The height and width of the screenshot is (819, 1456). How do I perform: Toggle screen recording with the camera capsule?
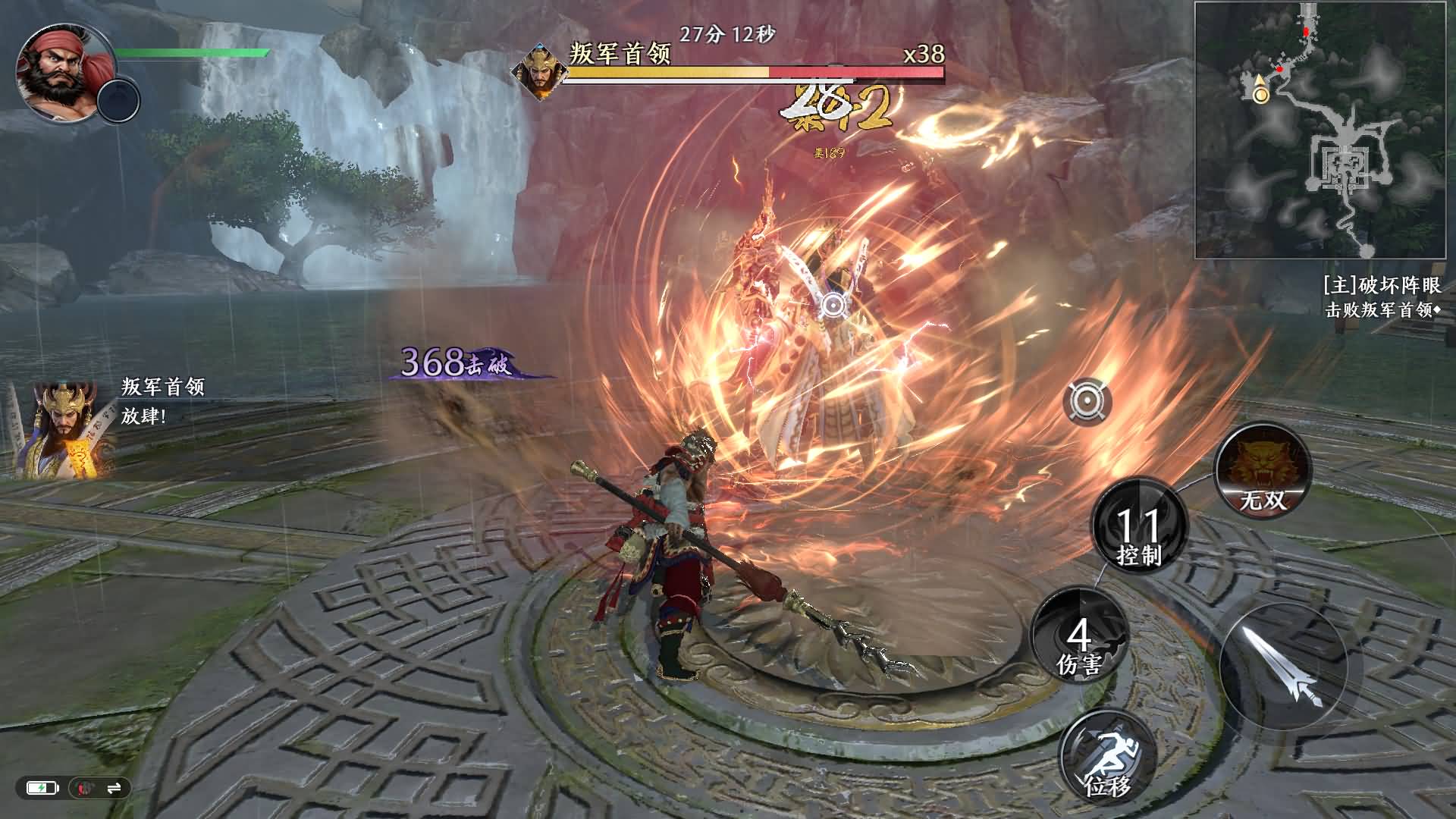click(x=82, y=788)
